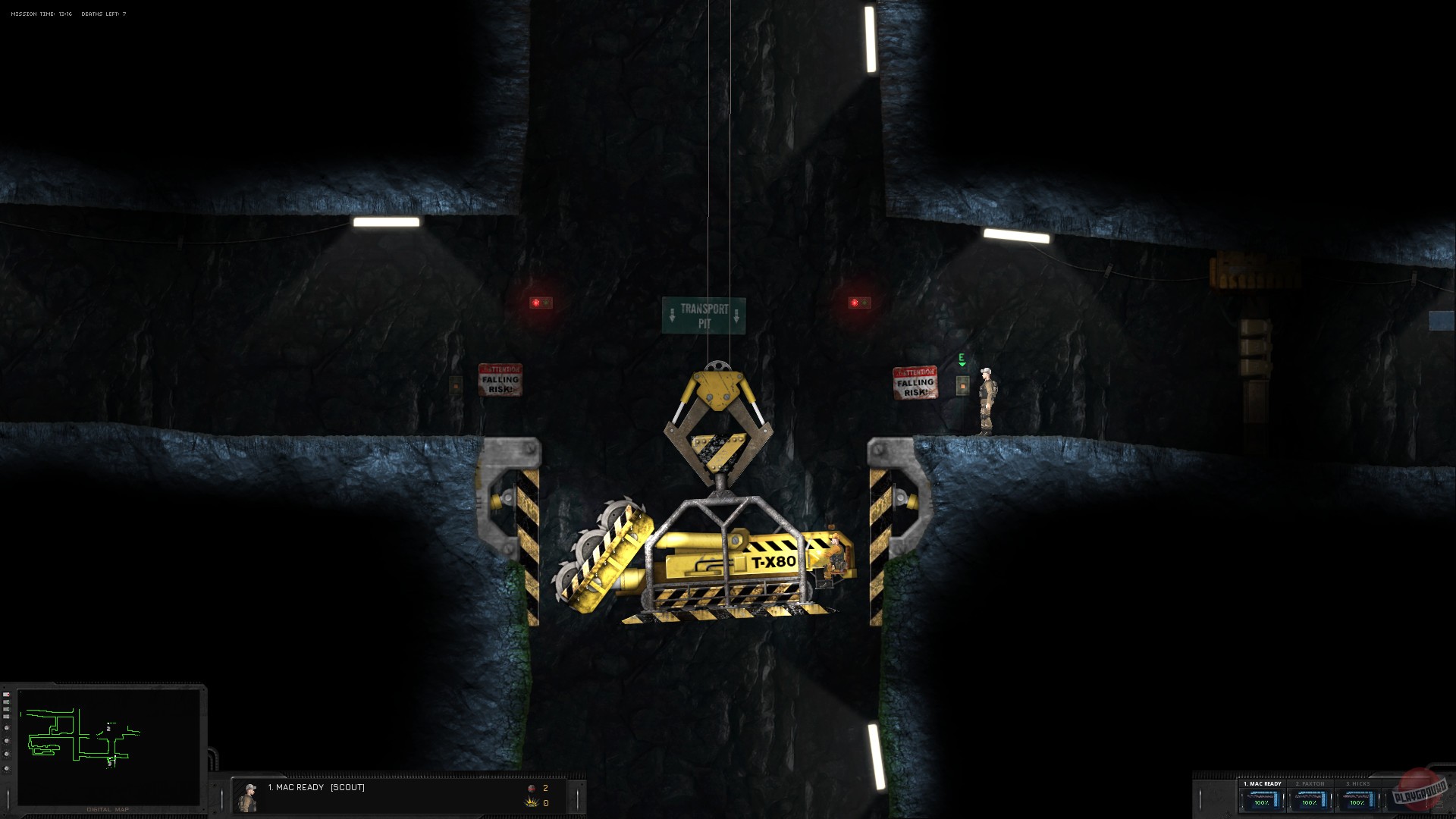
Task: Toggle the right red warning light
Action: point(855,302)
